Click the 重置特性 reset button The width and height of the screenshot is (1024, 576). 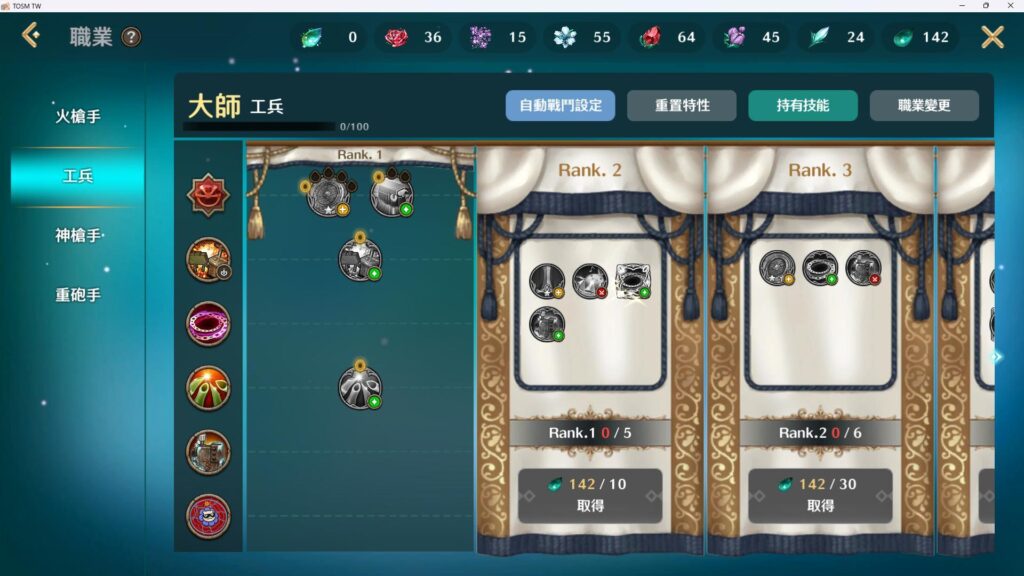(x=681, y=105)
